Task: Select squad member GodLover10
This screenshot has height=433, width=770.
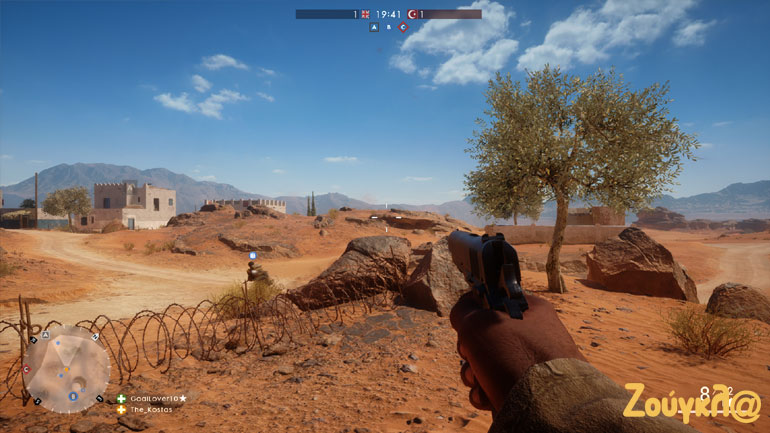Action: pos(153,398)
